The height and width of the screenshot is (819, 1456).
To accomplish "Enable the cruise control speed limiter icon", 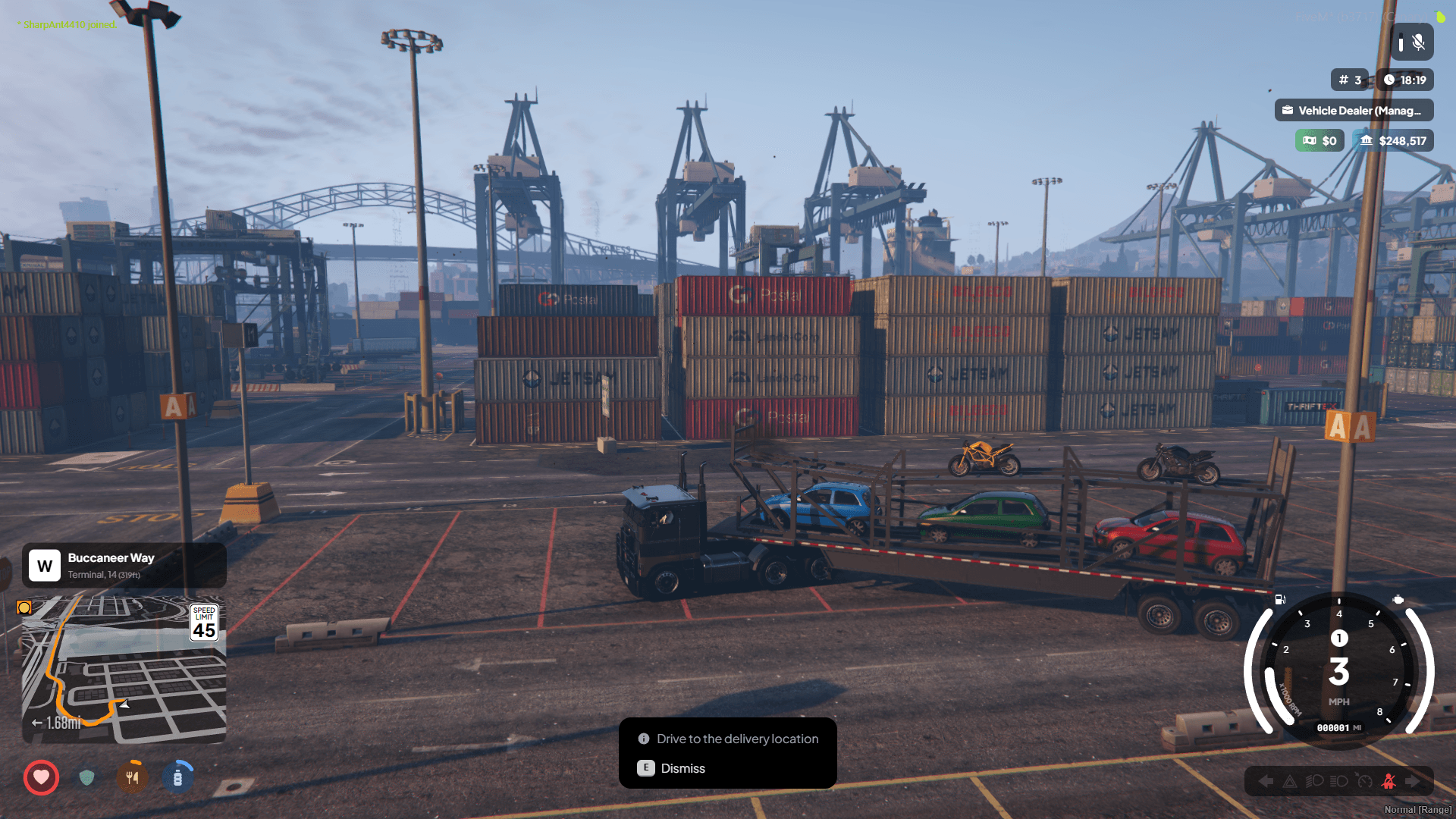I will pyautogui.click(x=1364, y=781).
